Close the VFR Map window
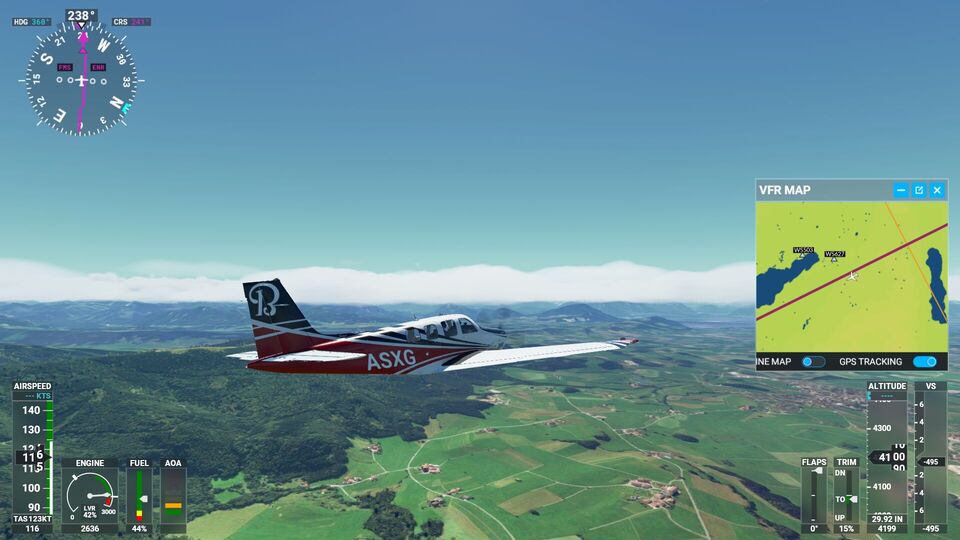 pos(937,190)
